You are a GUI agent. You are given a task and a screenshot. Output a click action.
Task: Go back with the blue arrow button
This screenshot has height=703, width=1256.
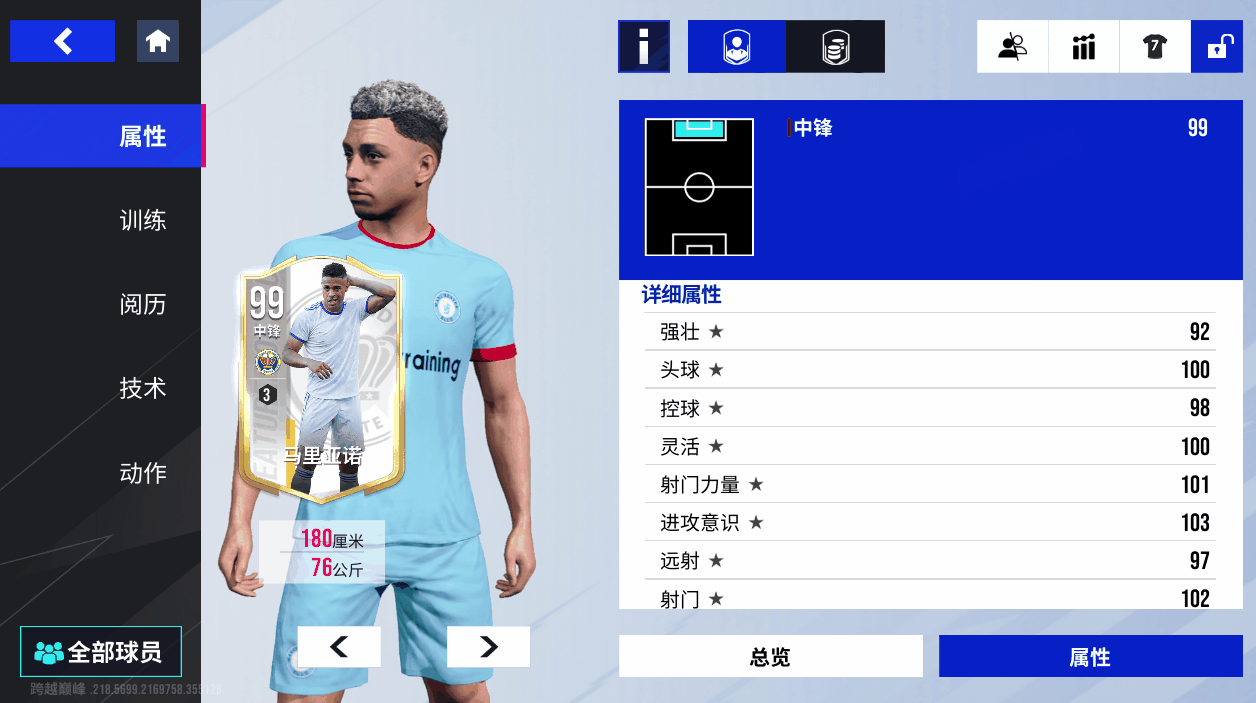pyautogui.click(x=62, y=41)
